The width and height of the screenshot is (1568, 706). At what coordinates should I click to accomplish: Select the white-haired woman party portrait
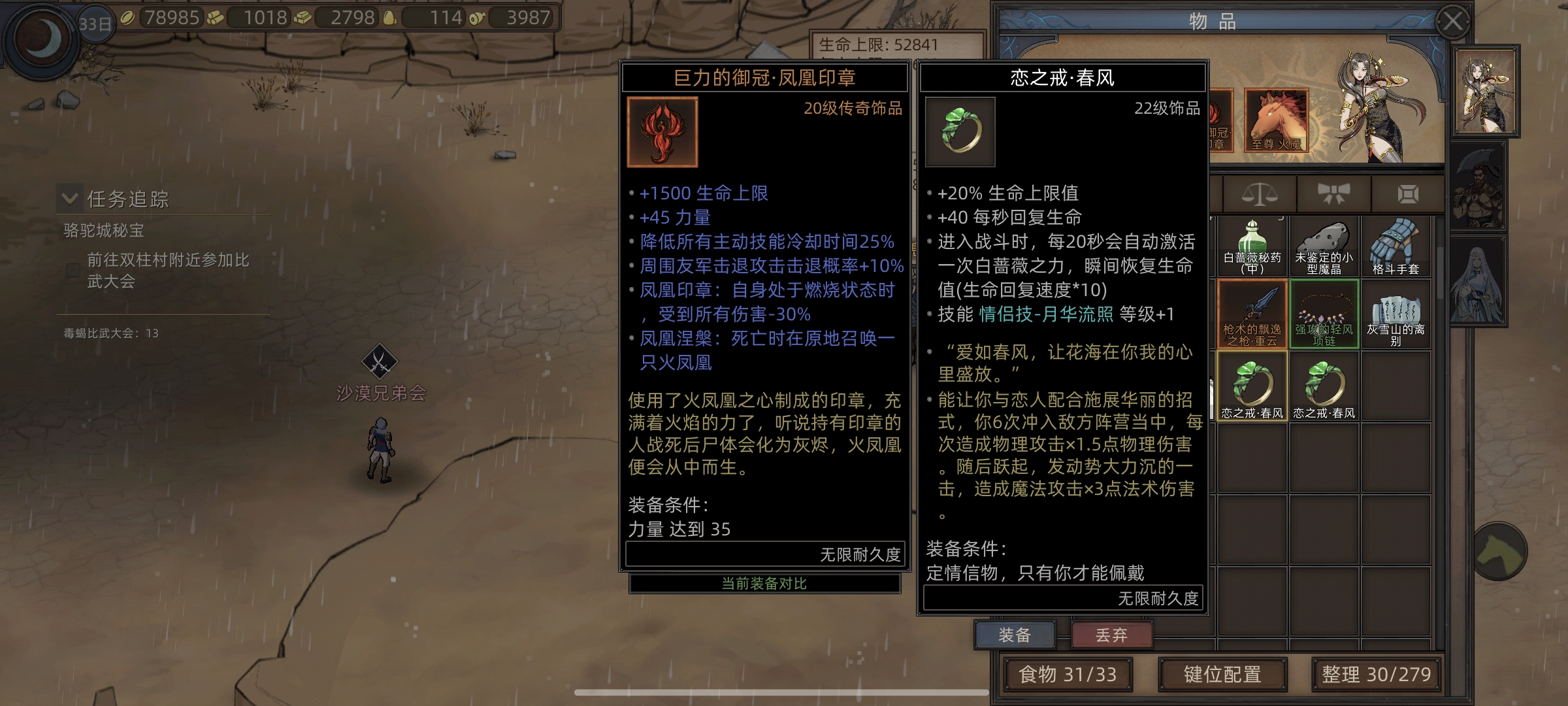point(1478,282)
